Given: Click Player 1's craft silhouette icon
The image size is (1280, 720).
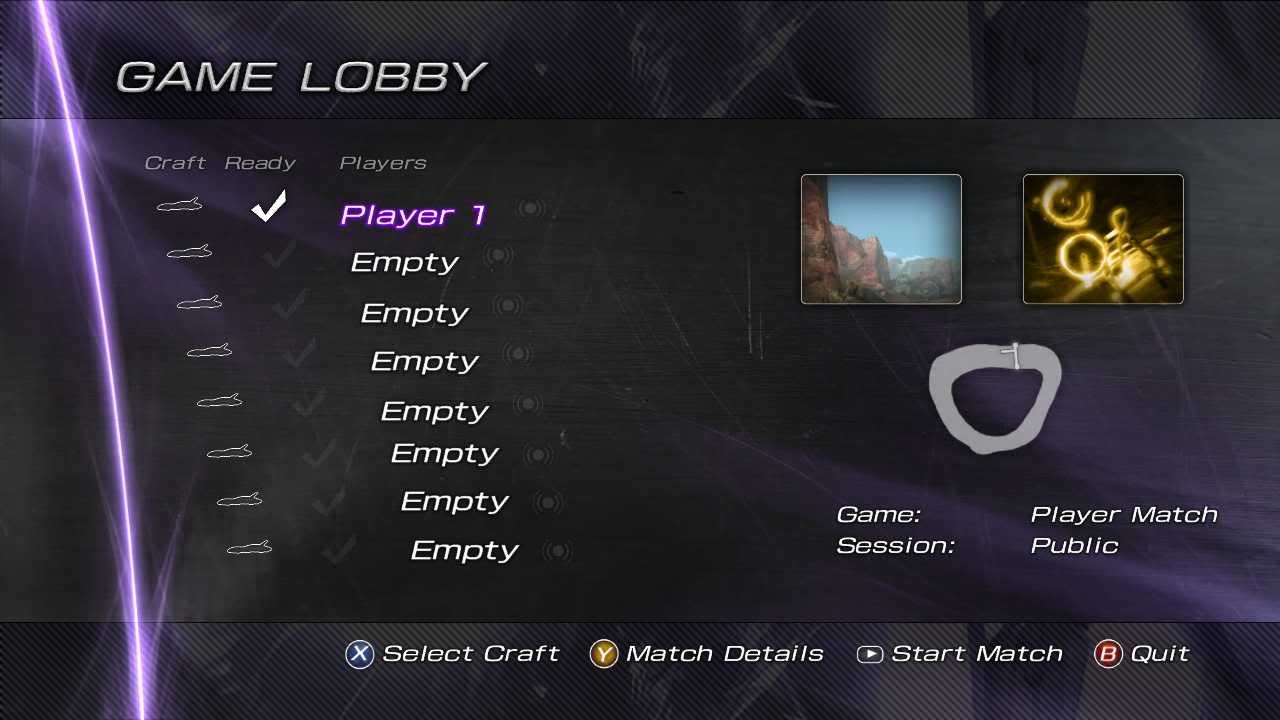Looking at the screenshot, I should (x=180, y=206).
